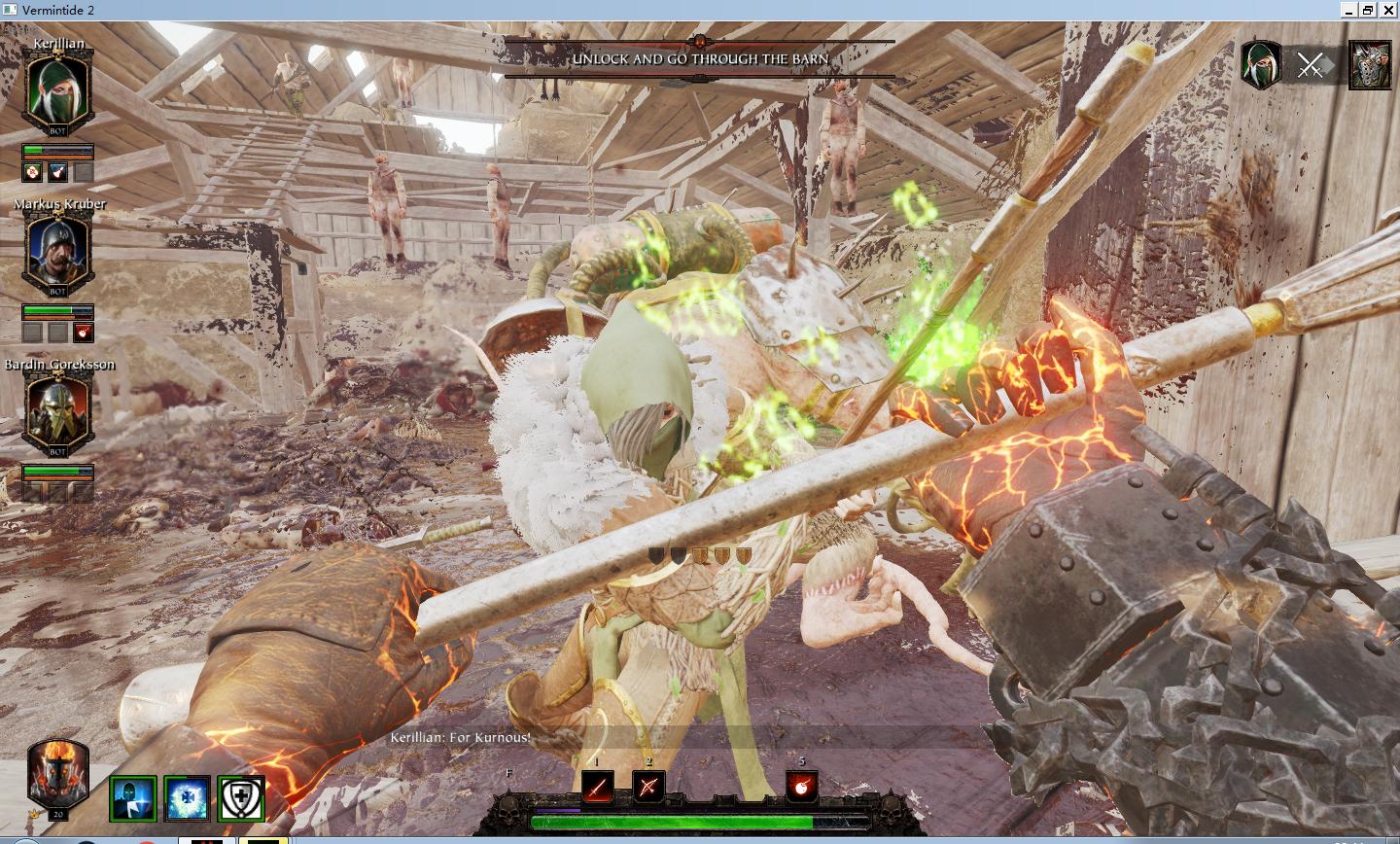The width and height of the screenshot is (1400, 844).
Task: Click the slain enemy icon in kill feed
Action: pyautogui.click(x=1370, y=66)
